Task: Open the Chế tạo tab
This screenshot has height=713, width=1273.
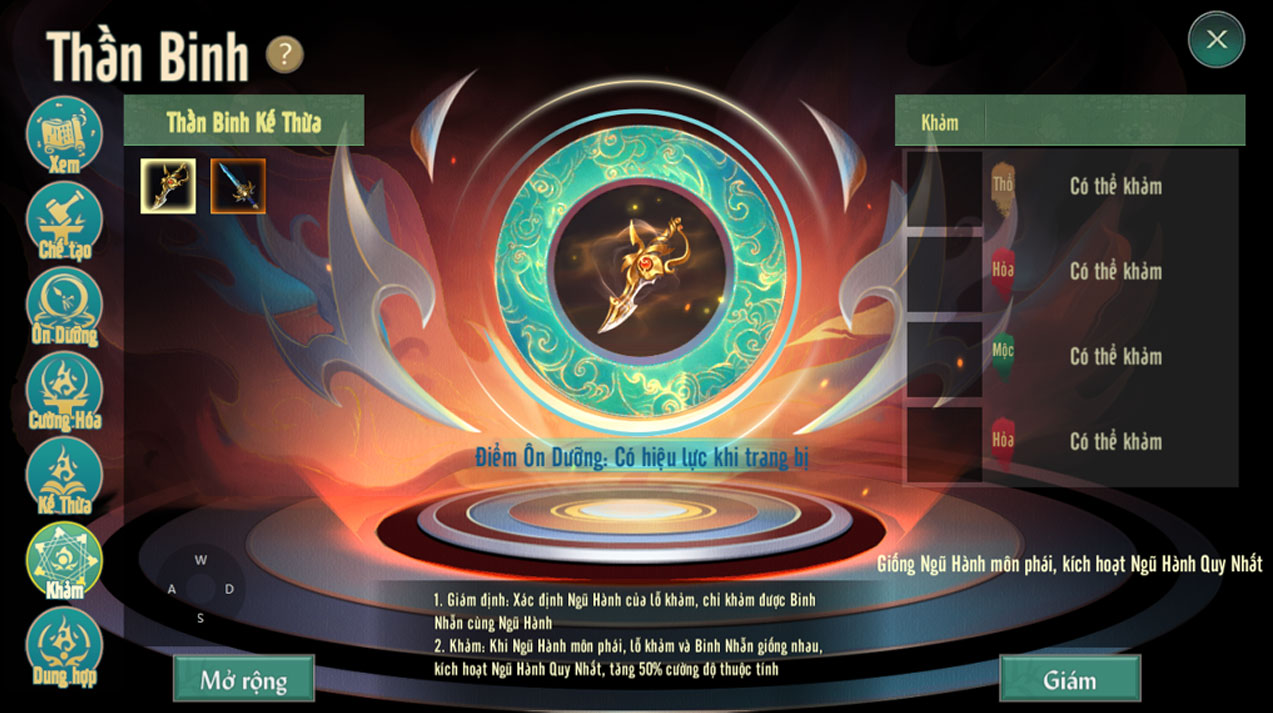Action: [x=64, y=221]
